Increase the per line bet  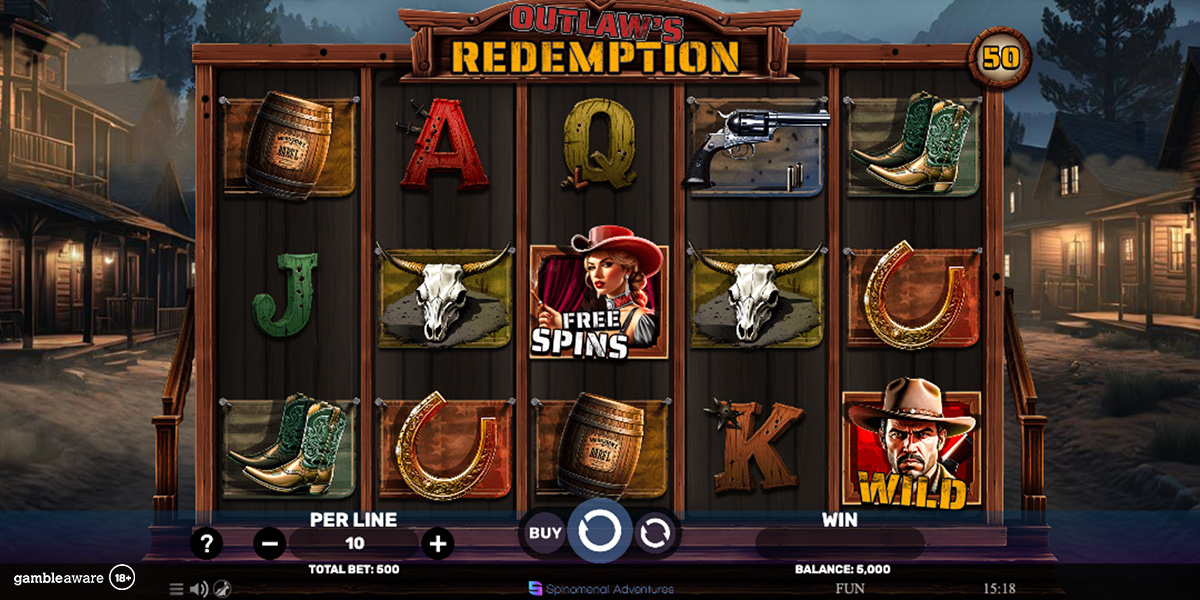point(438,543)
